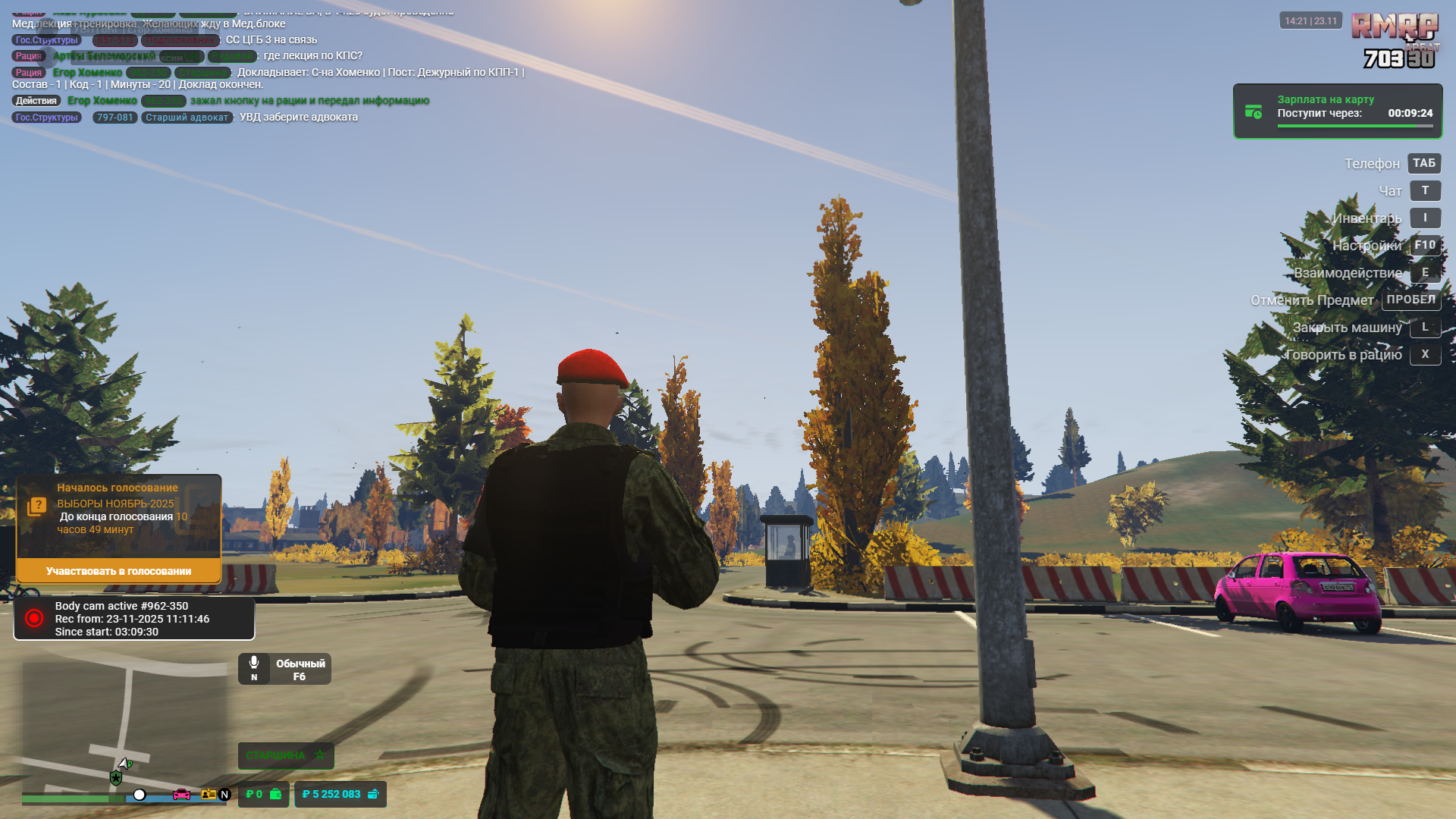Image resolution: width=1456 pixels, height=819 pixels.
Task: Open the Рация chat channel tag
Action: pyautogui.click(x=28, y=72)
